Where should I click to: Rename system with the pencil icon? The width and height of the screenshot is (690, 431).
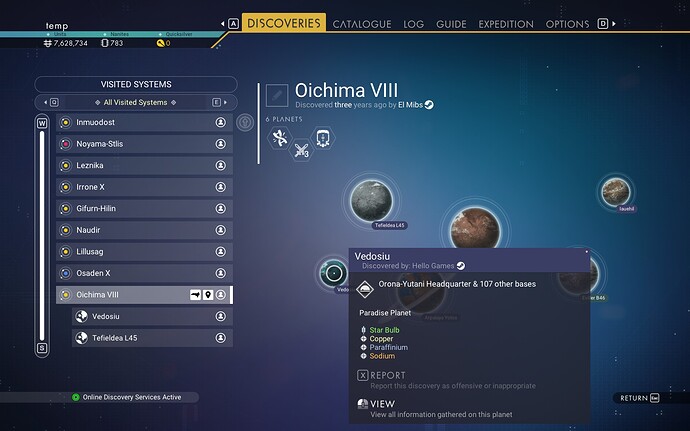click(277, 95)
